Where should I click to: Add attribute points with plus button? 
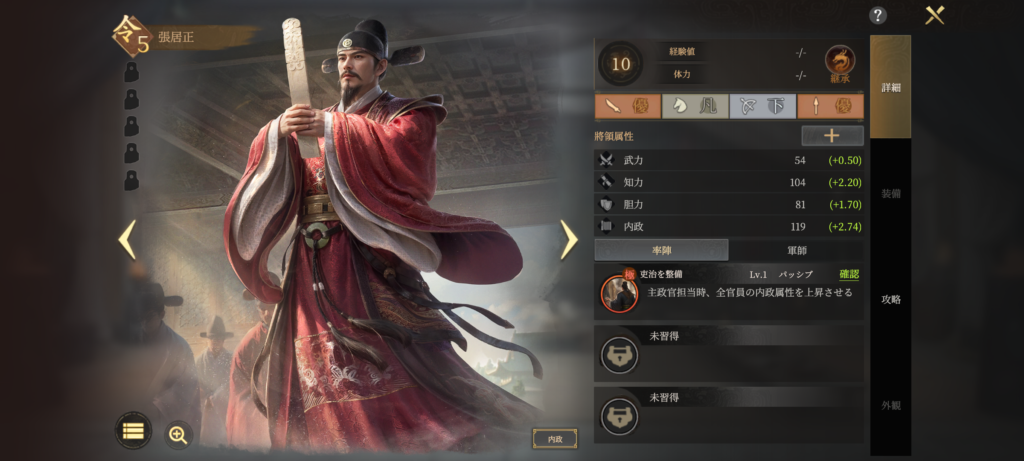pyautogui.click(x=832, y=136)
